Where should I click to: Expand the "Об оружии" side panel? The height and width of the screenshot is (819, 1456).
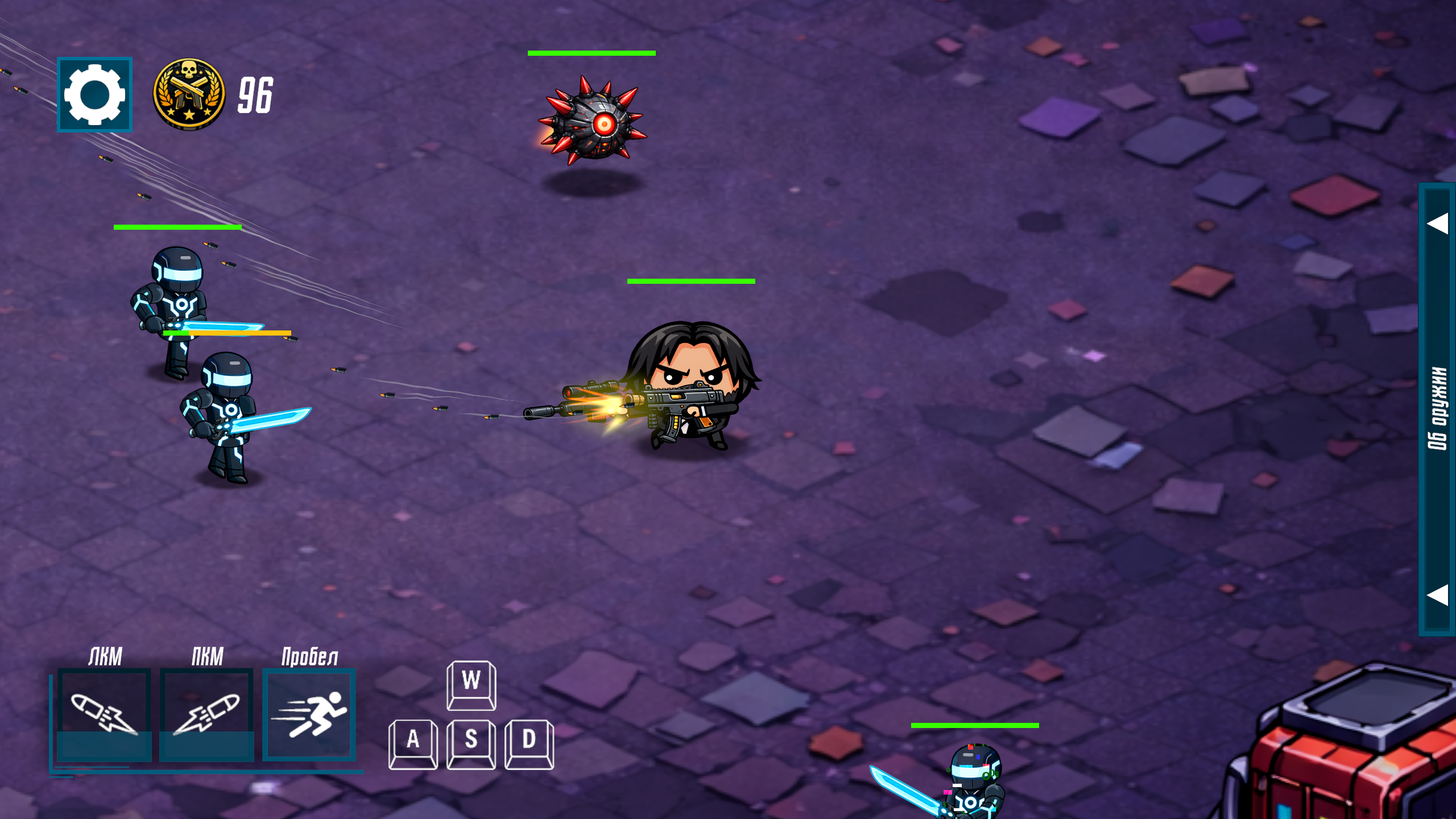[1437, 408]
